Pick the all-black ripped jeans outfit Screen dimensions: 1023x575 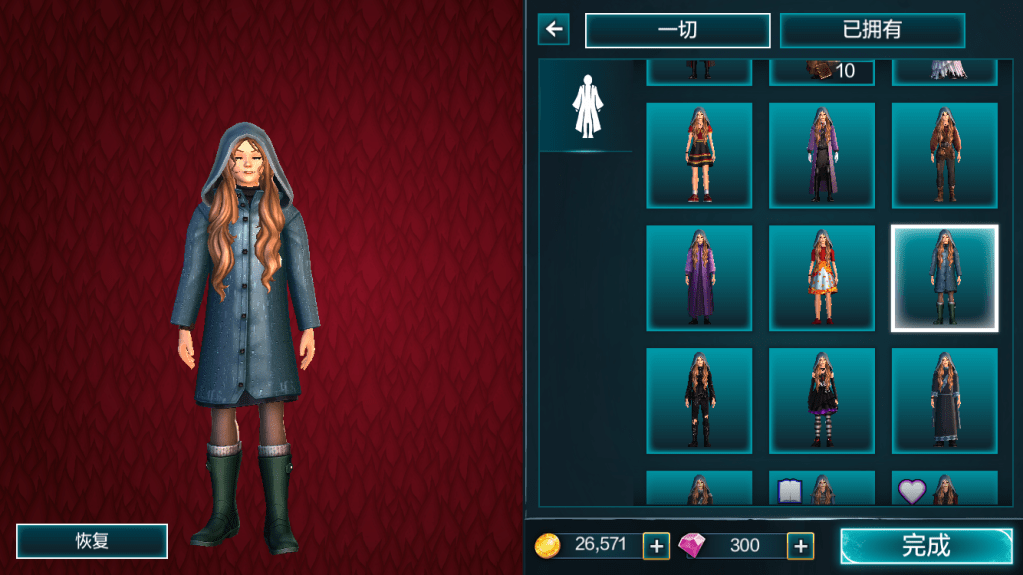point(698,401)
